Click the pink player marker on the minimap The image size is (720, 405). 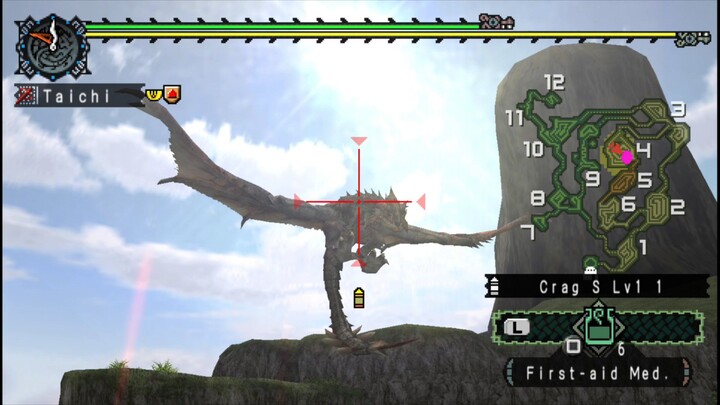627,156
